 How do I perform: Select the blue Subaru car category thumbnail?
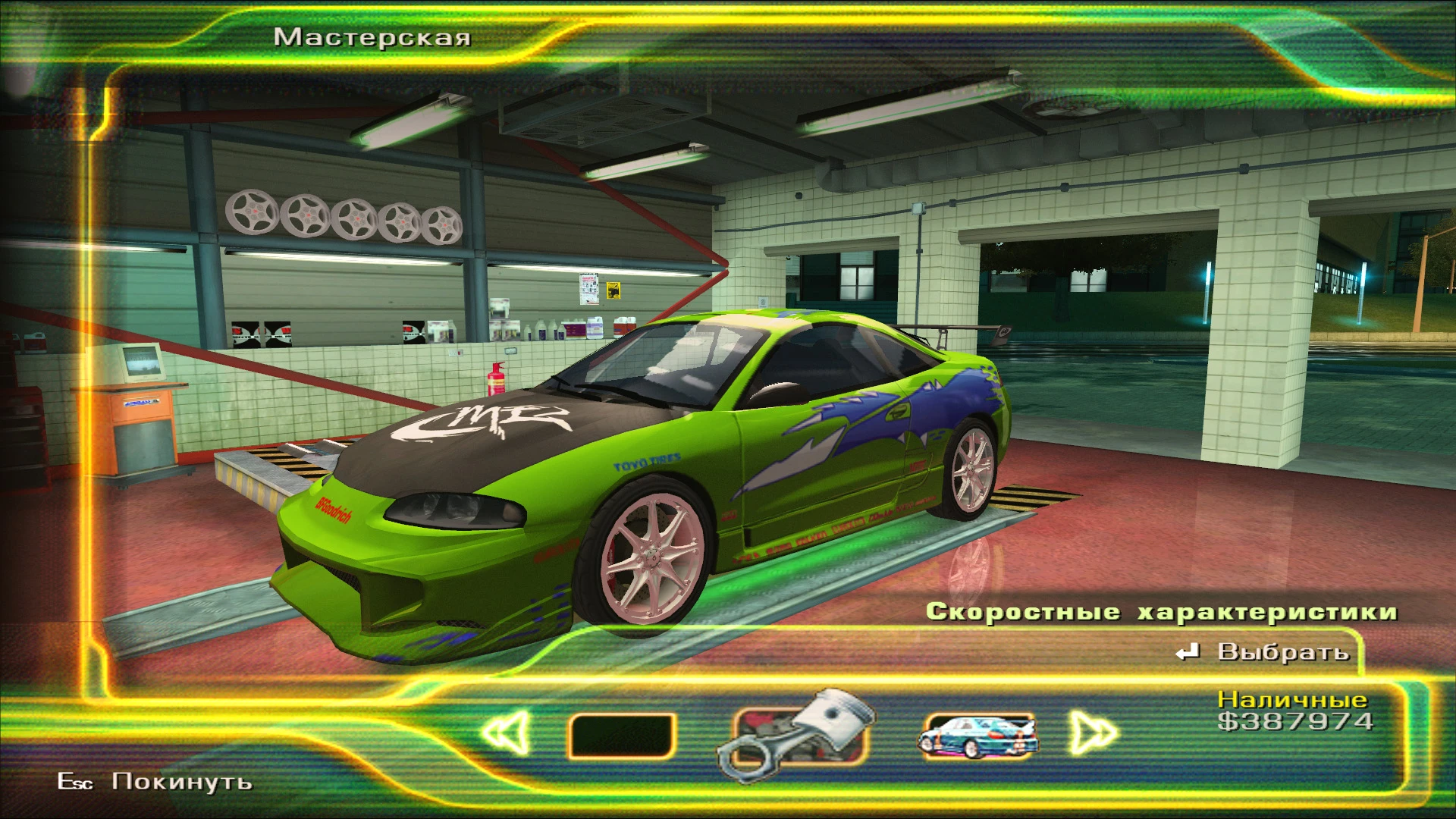[977, 733]
